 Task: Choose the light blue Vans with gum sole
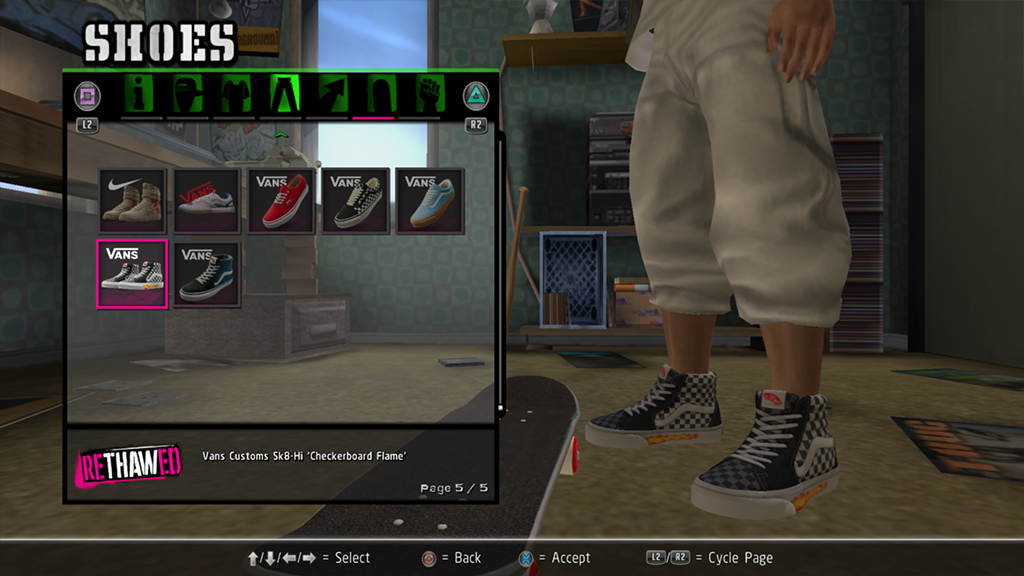pos(431,200)
